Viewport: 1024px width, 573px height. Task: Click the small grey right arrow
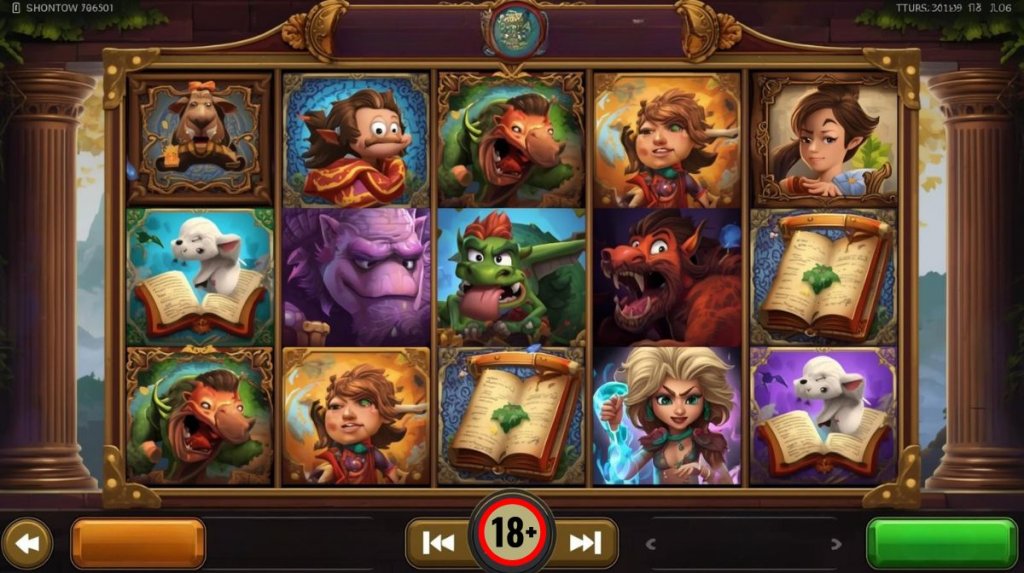click(836, 544)
